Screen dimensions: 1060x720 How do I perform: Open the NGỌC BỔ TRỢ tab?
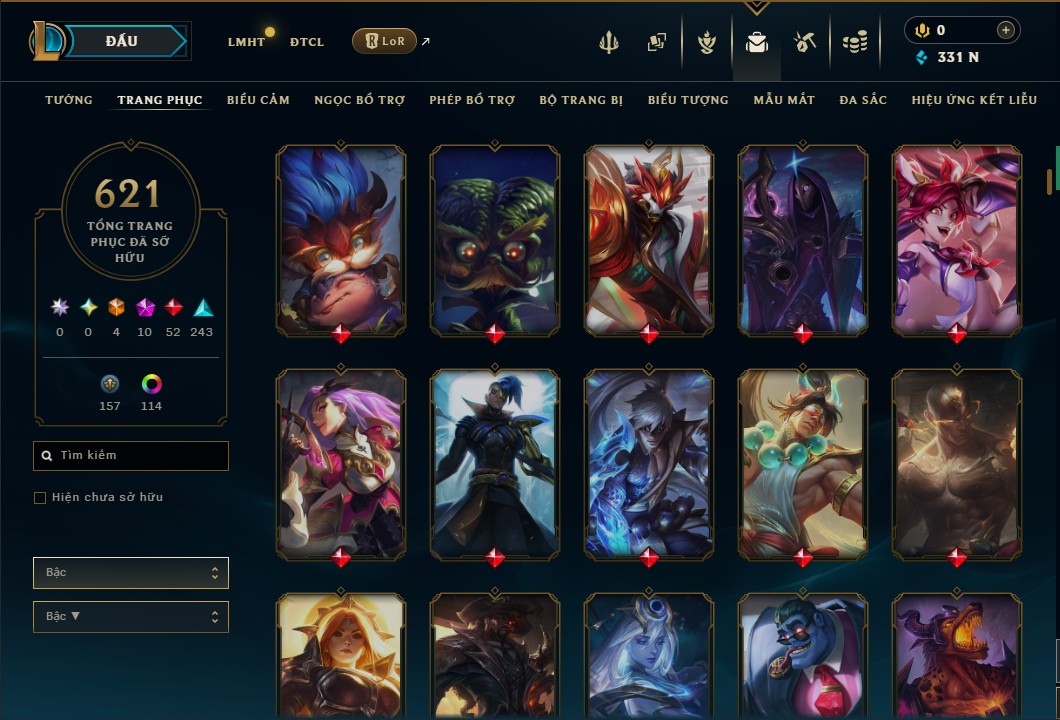tap(359, 100)
